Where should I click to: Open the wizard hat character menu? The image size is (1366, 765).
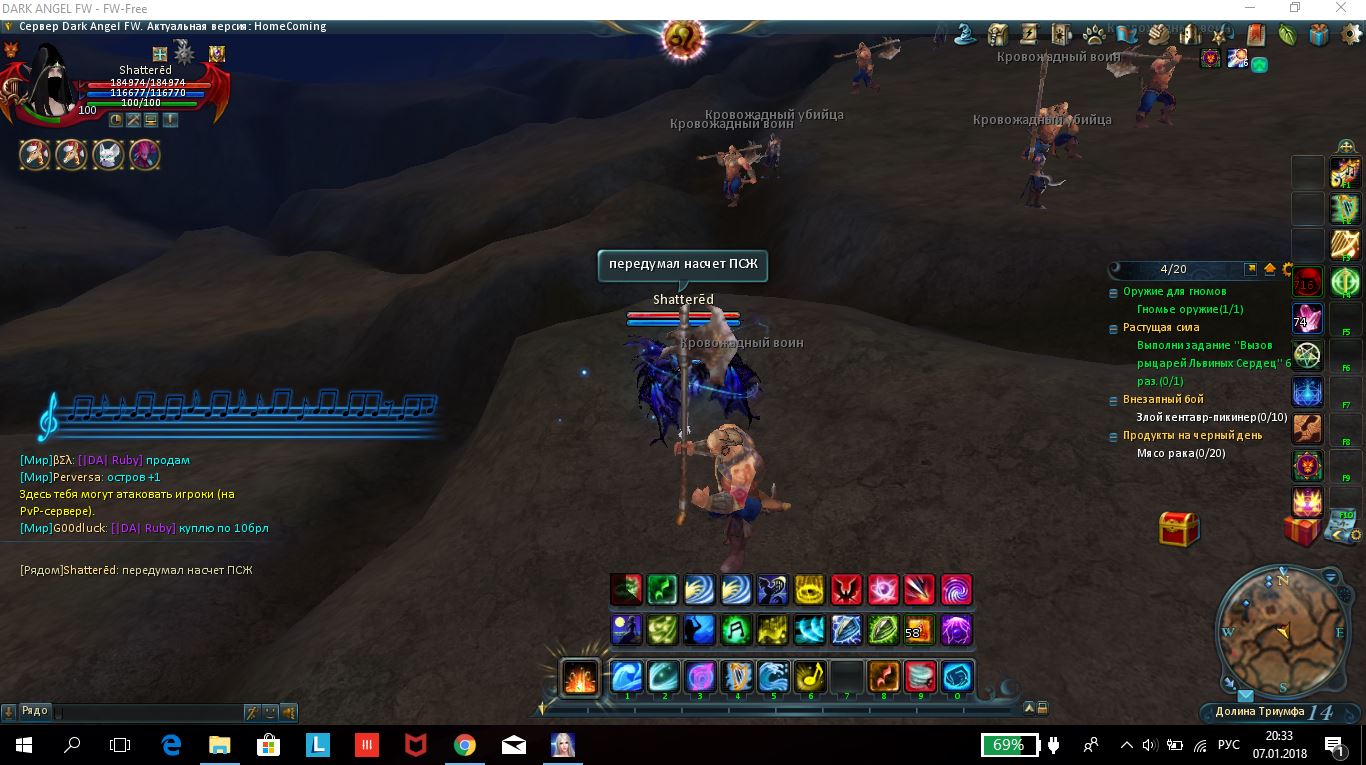coord(965,35)
